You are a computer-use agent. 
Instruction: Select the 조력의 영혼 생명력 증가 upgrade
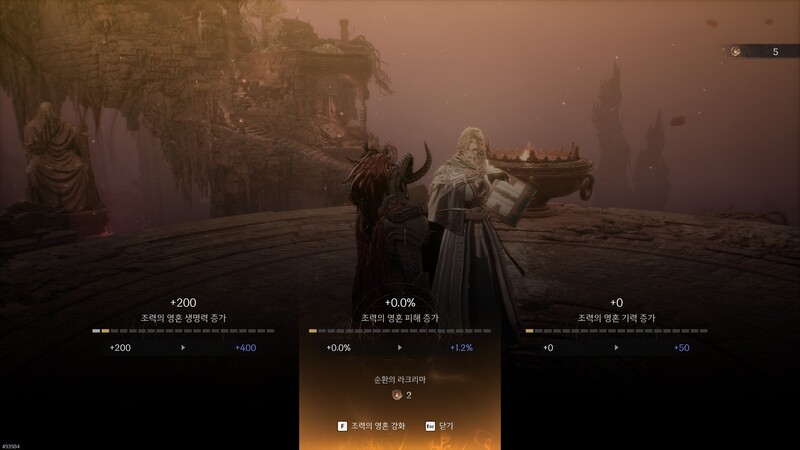[x=183, y=318]
